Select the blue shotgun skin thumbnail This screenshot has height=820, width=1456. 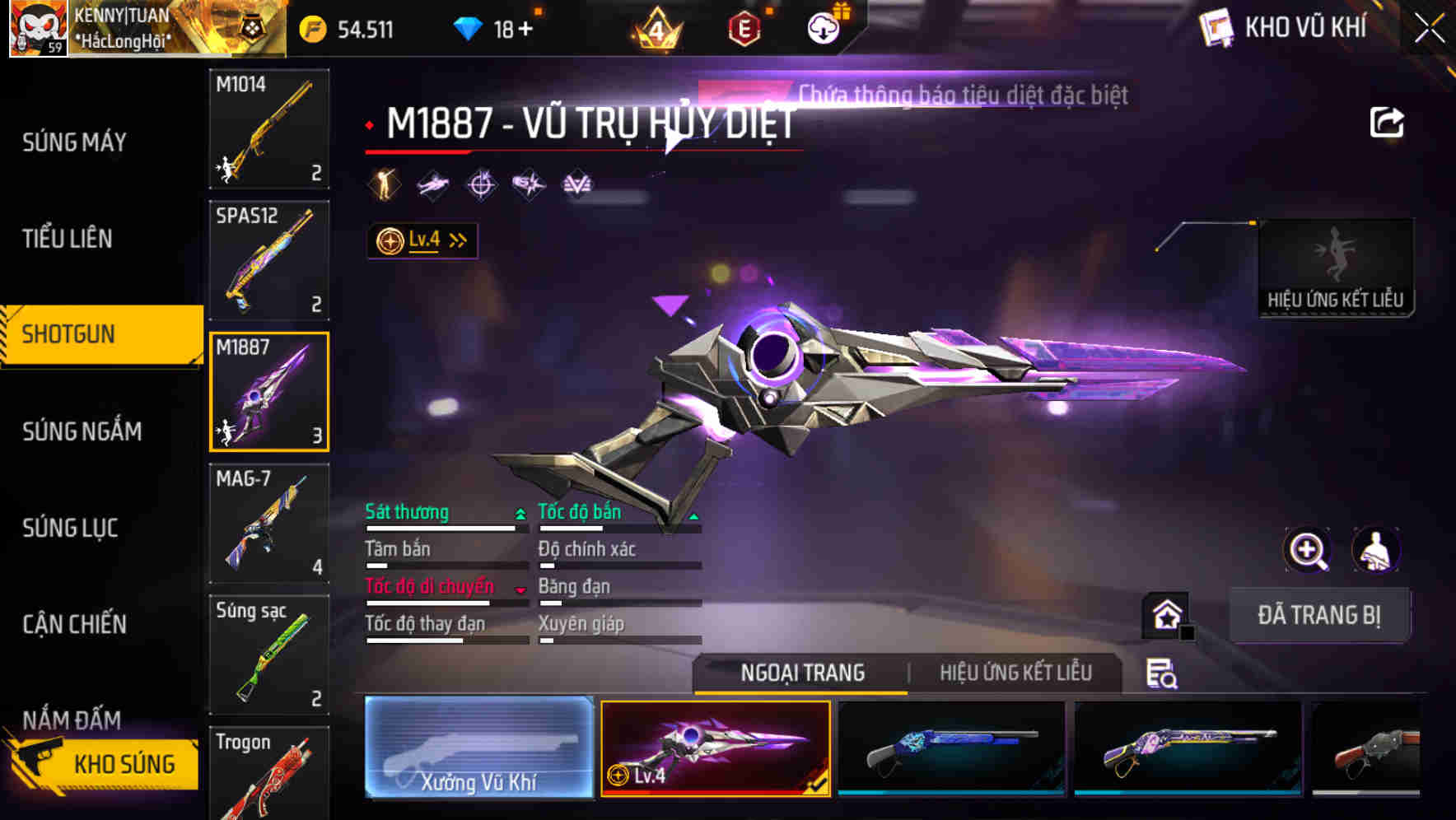(x=951, y=749)
